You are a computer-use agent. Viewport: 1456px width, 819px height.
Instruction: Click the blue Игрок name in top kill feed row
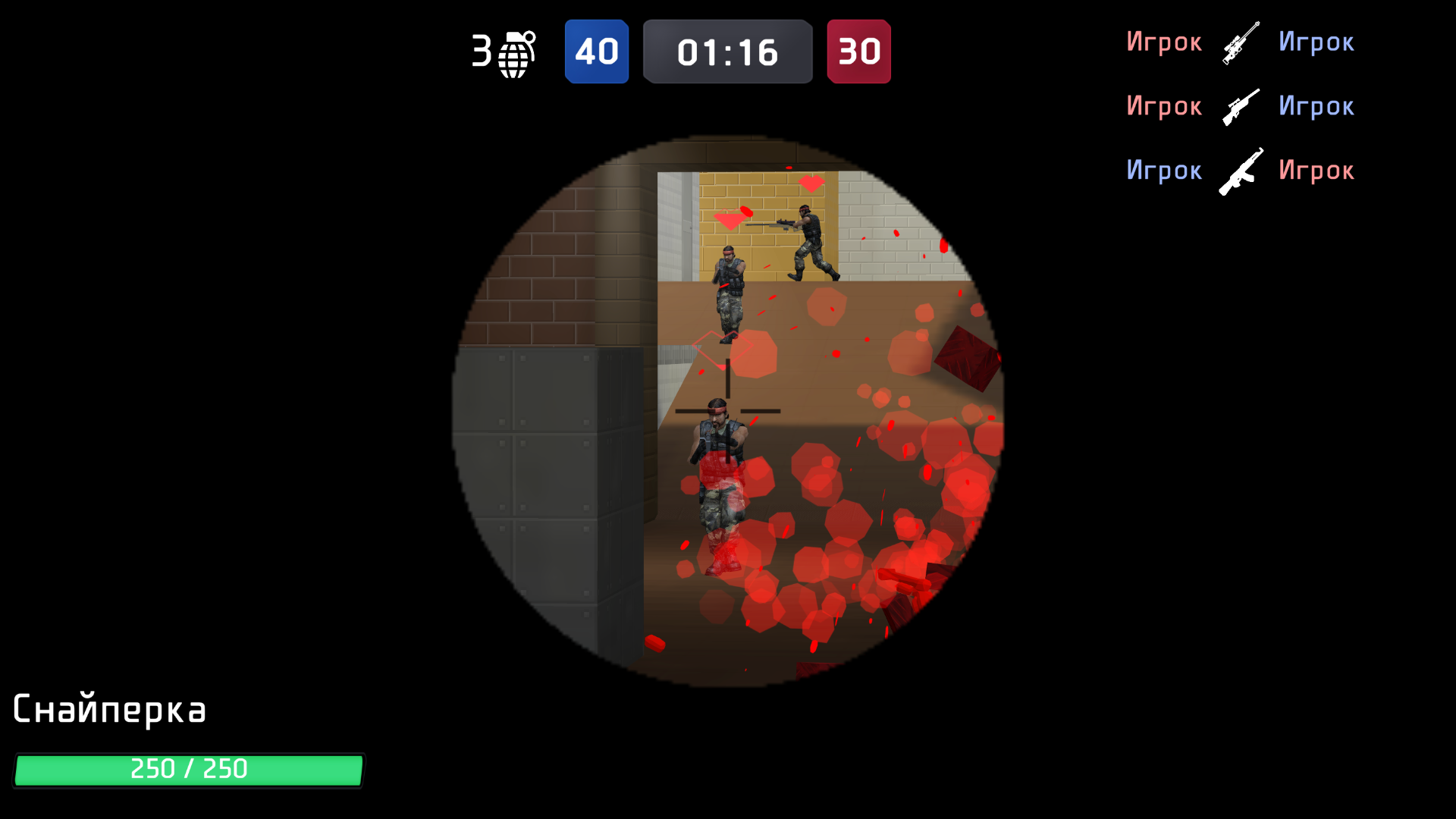pos(1317,42)
